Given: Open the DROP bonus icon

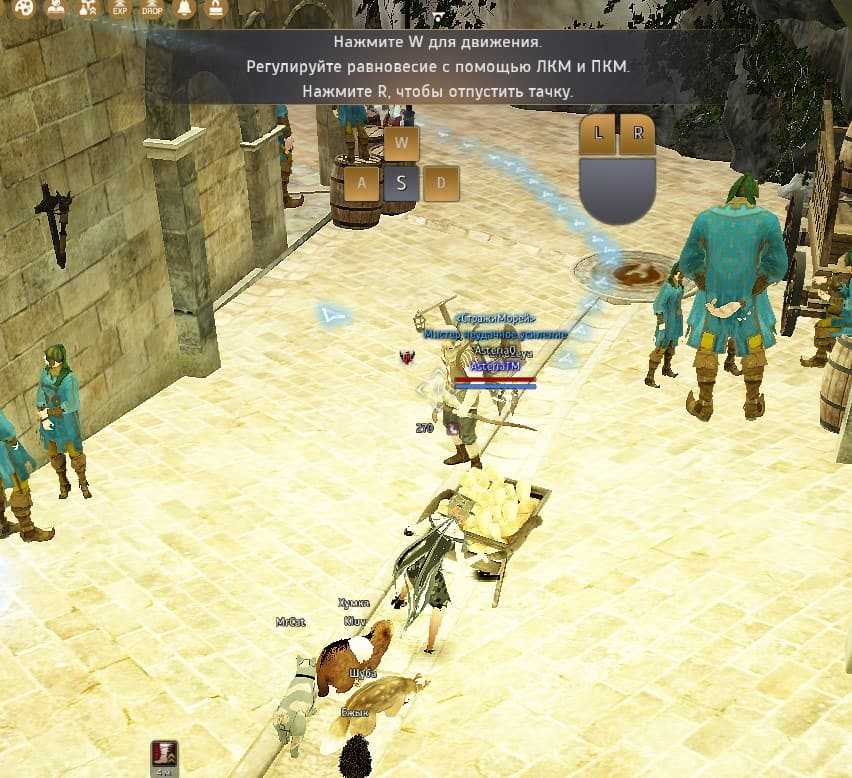Looking at the screenshot, I should 152,9.
